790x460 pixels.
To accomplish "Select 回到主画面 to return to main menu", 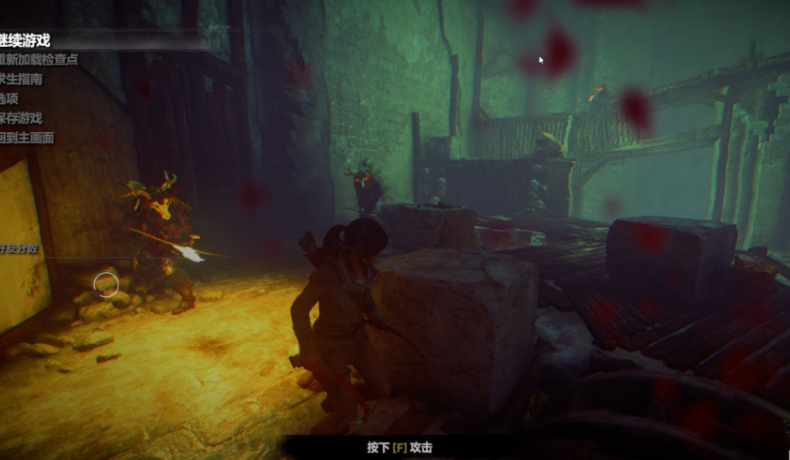I will [27, 138].
